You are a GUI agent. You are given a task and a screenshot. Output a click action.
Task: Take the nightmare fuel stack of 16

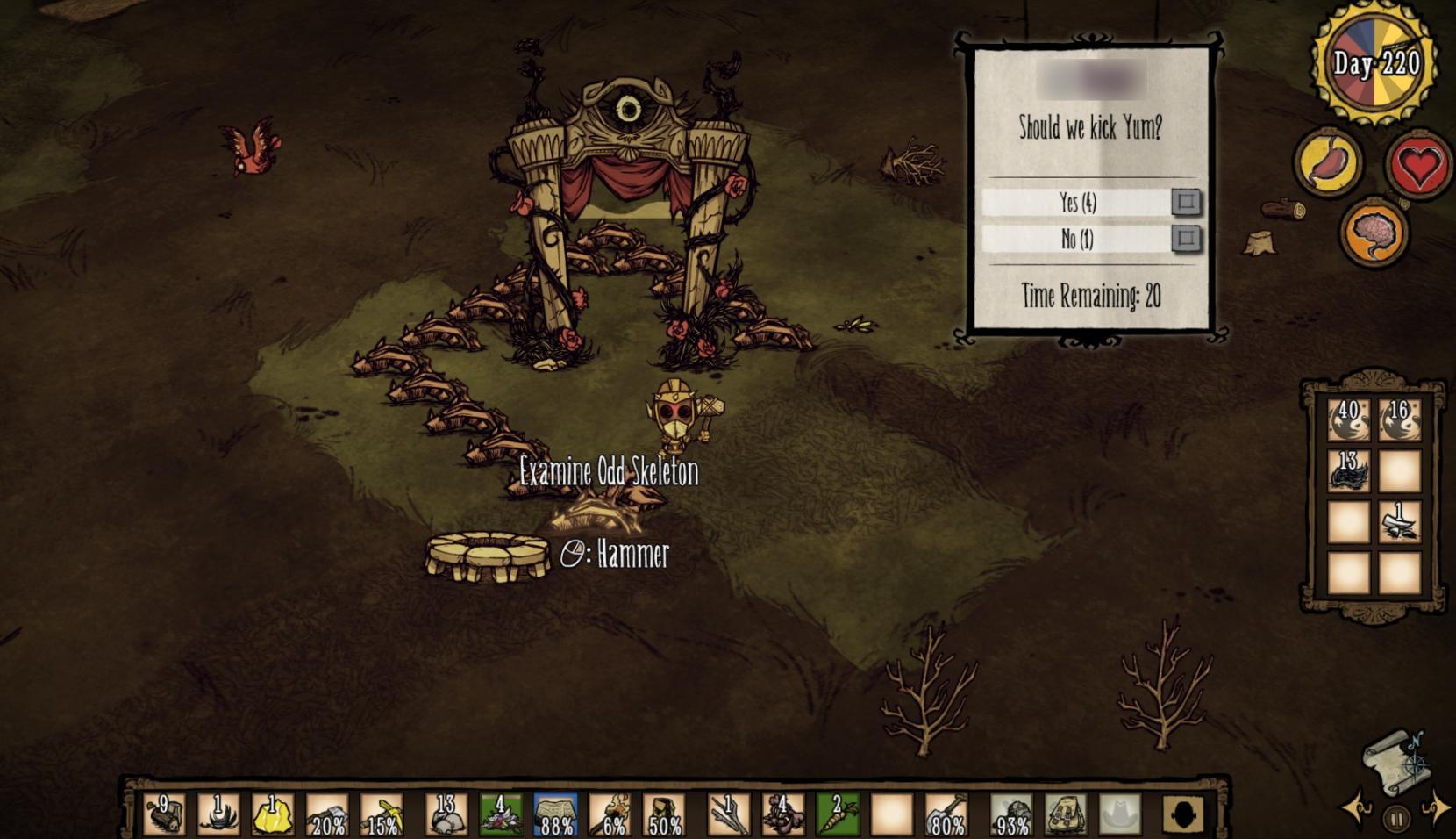1399,420
